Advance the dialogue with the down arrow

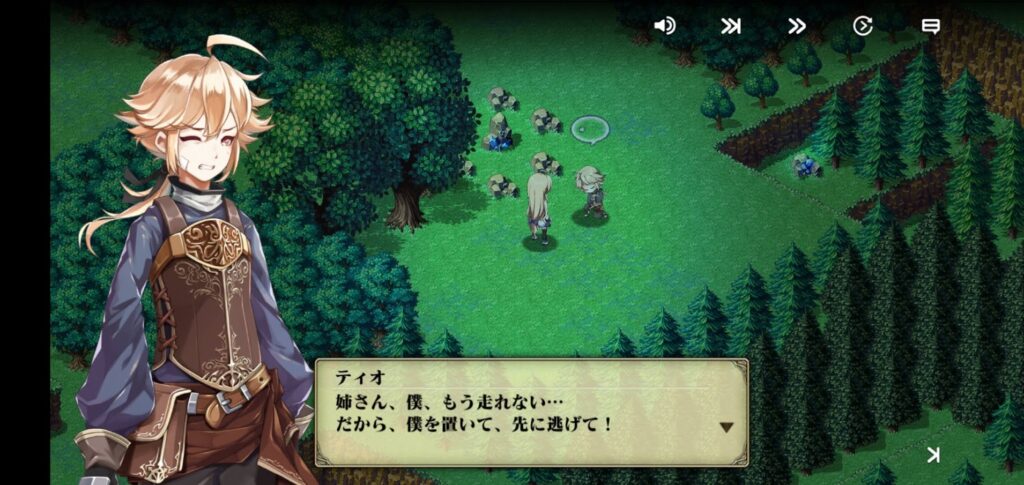(x=727, y=427)
